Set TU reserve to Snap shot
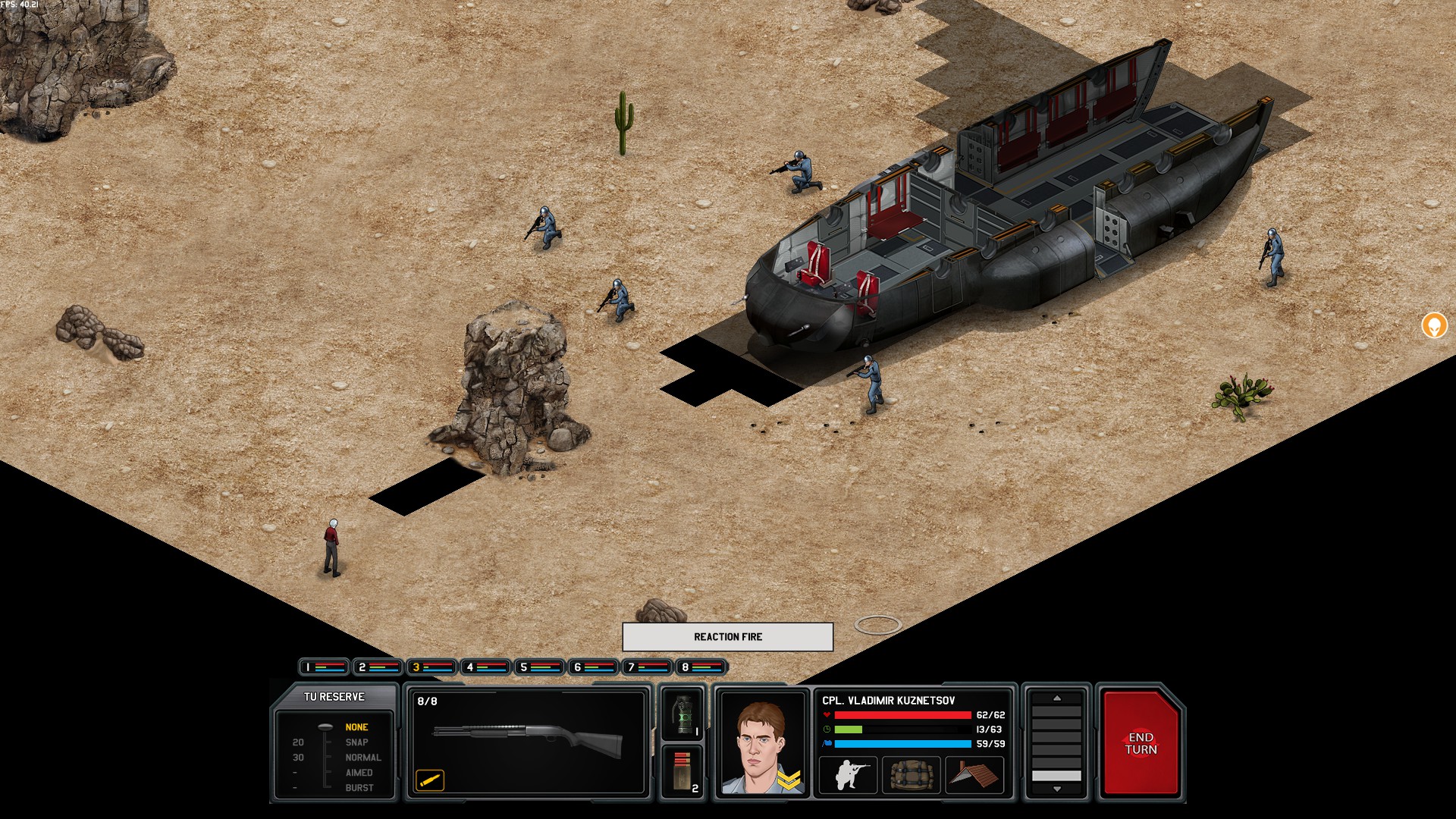The image size is (1456, 819). (x=356, y=742)
